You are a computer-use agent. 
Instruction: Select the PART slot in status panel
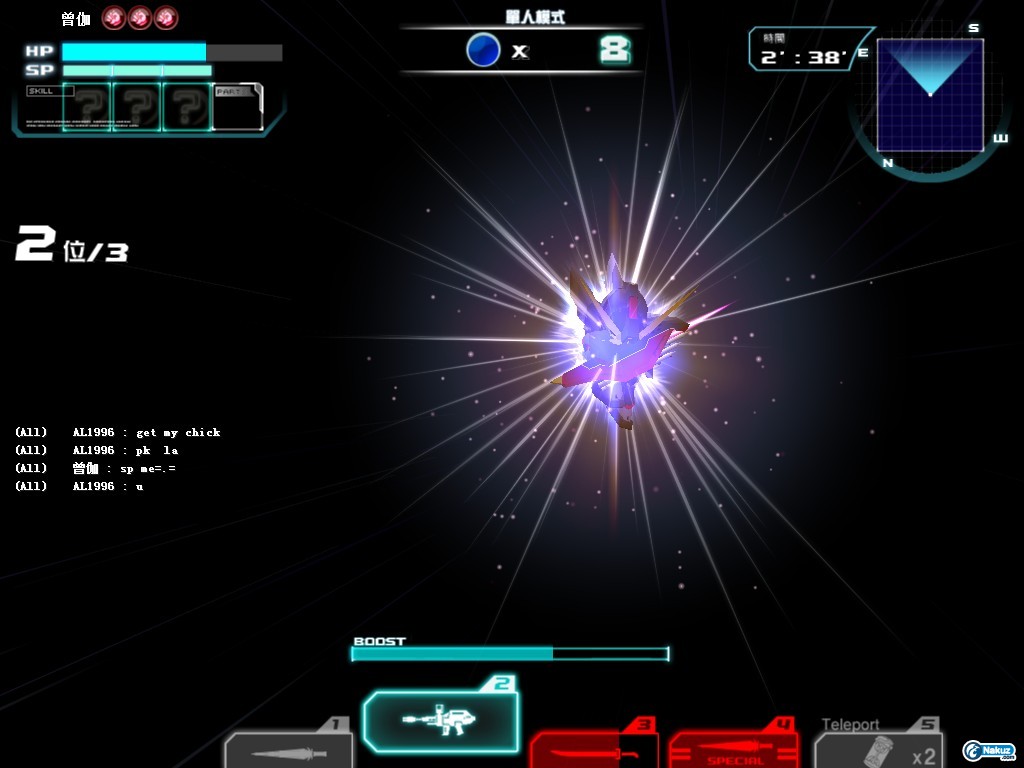pos(237,107)
